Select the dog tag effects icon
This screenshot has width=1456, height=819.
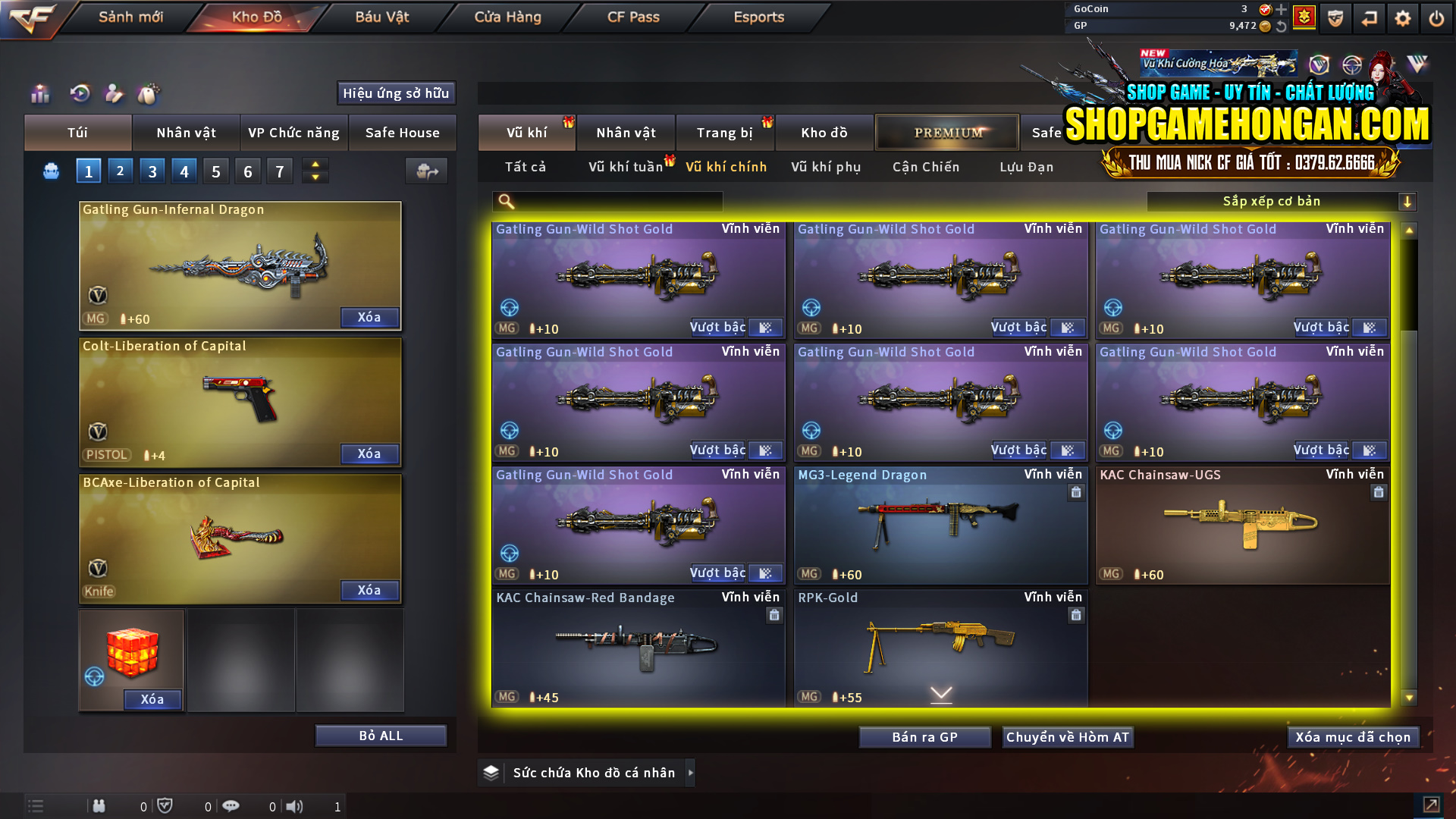click(x=149, y=94)
